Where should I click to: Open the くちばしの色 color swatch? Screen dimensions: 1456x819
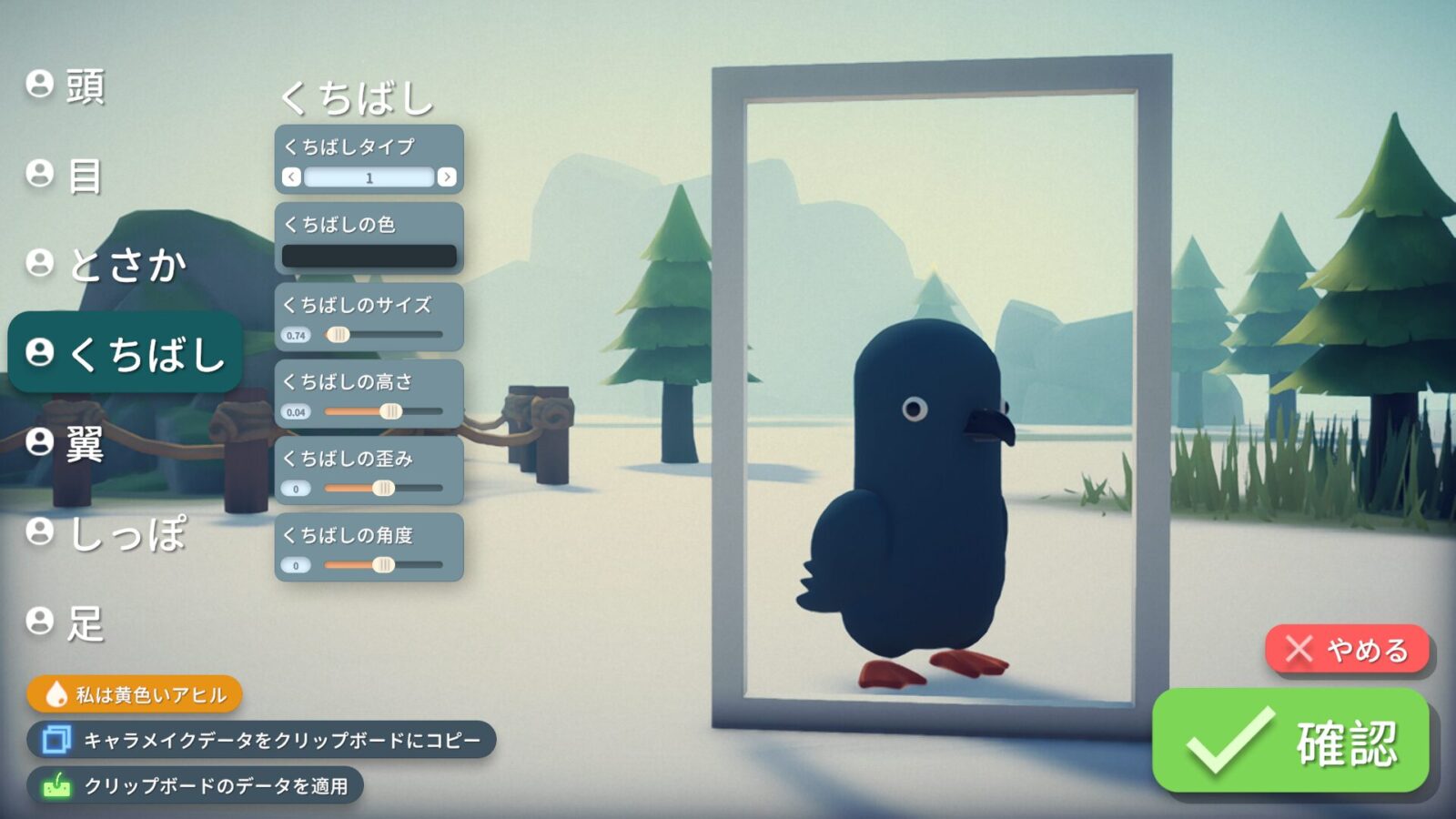click(x=369, y=256)
